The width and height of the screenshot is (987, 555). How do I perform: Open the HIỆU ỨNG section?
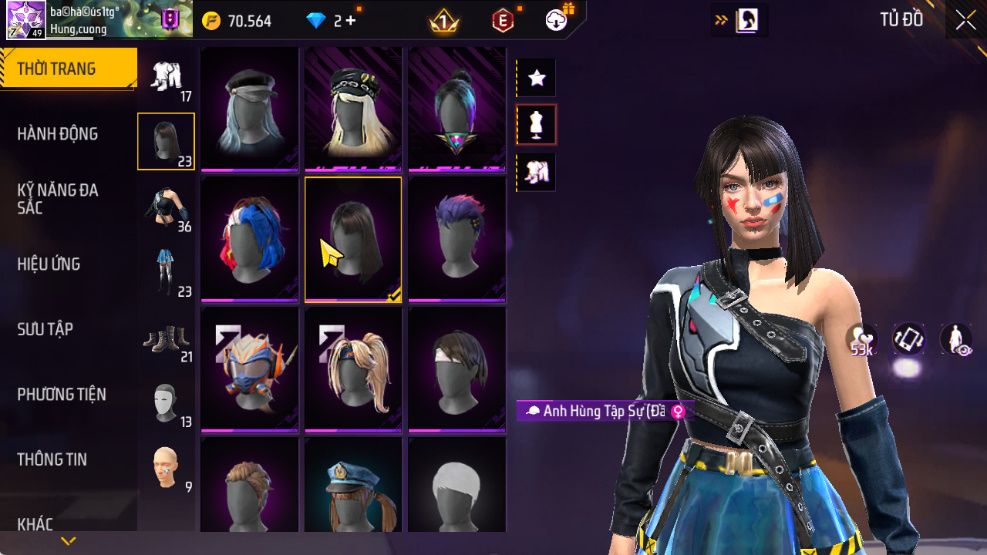pos(49,264)
